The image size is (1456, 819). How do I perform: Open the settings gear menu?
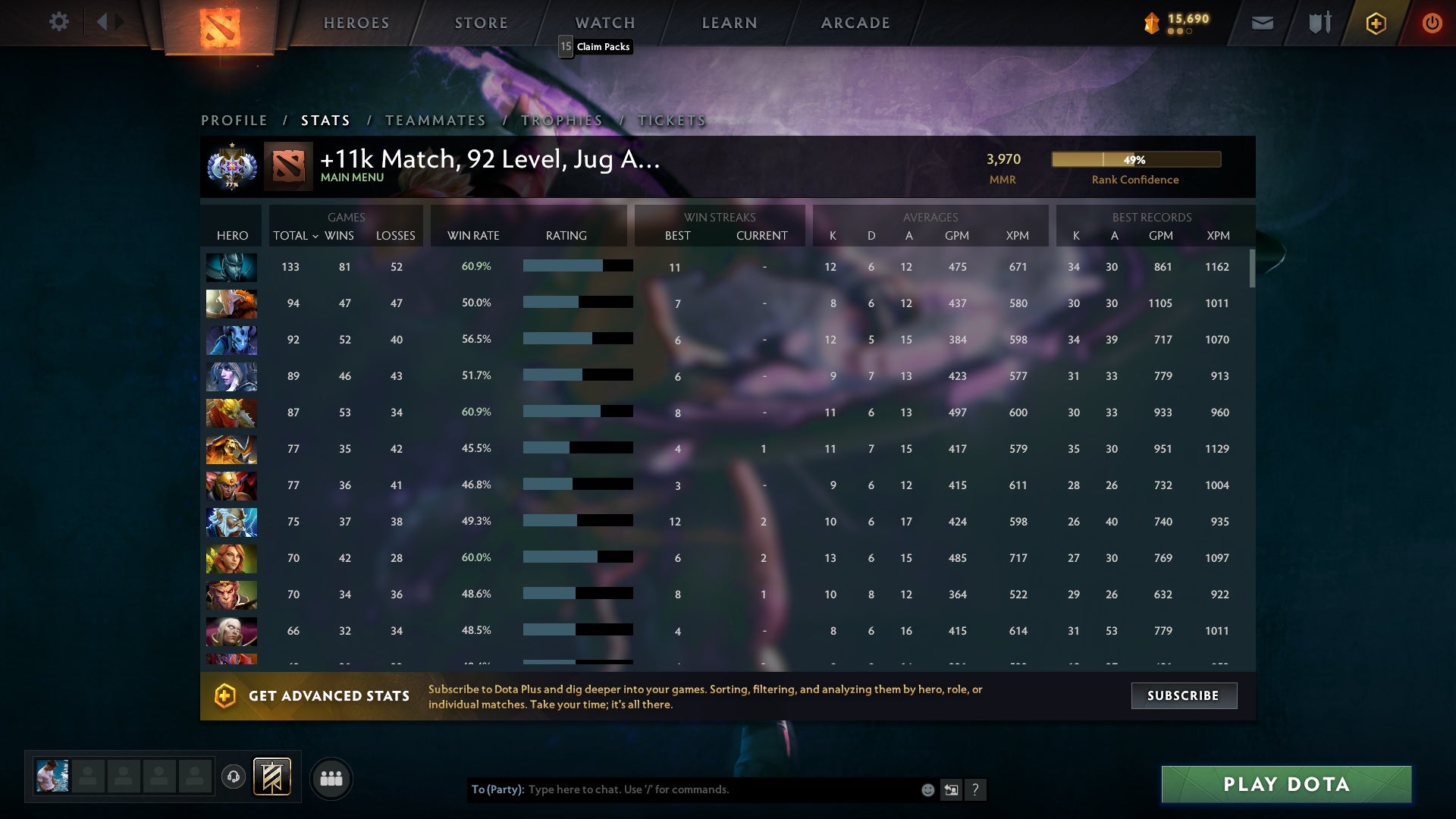coord(59,22)
